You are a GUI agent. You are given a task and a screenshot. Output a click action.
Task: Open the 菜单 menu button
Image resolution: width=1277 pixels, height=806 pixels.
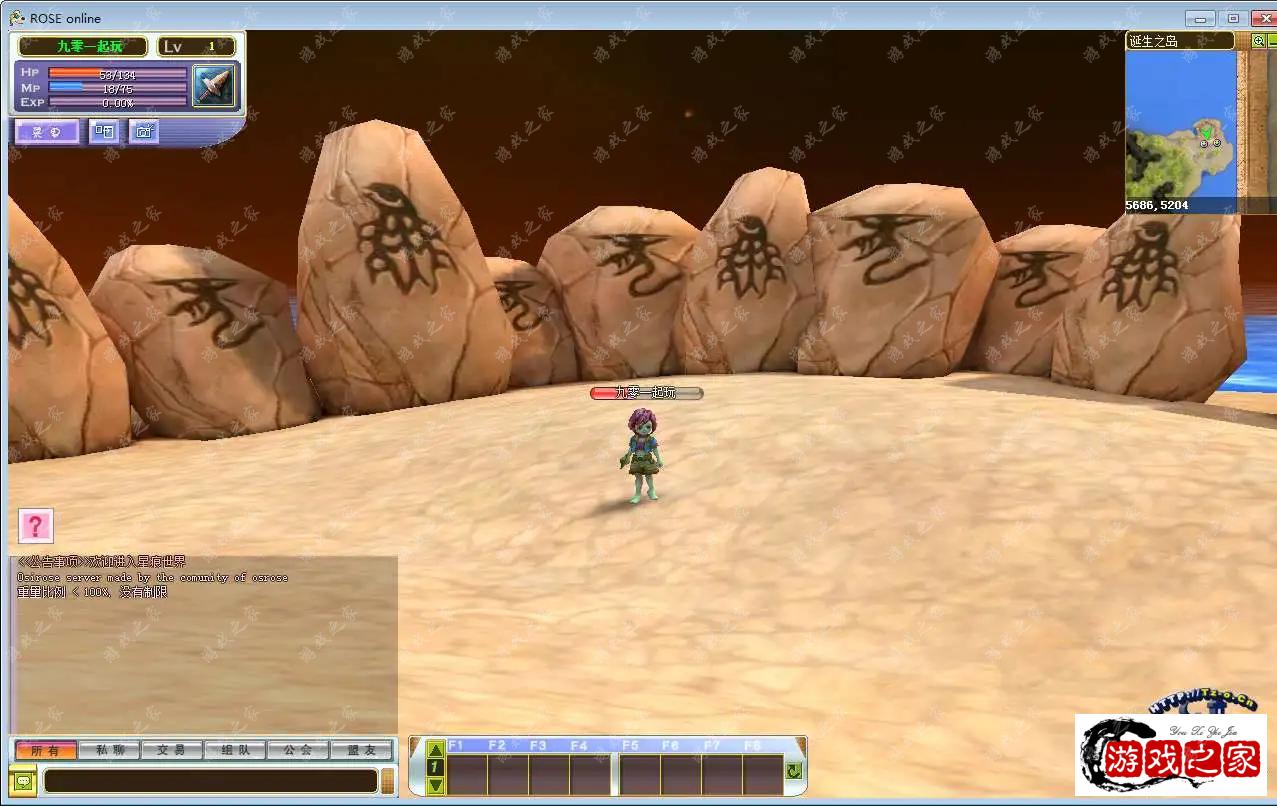(x=46, y=132)
